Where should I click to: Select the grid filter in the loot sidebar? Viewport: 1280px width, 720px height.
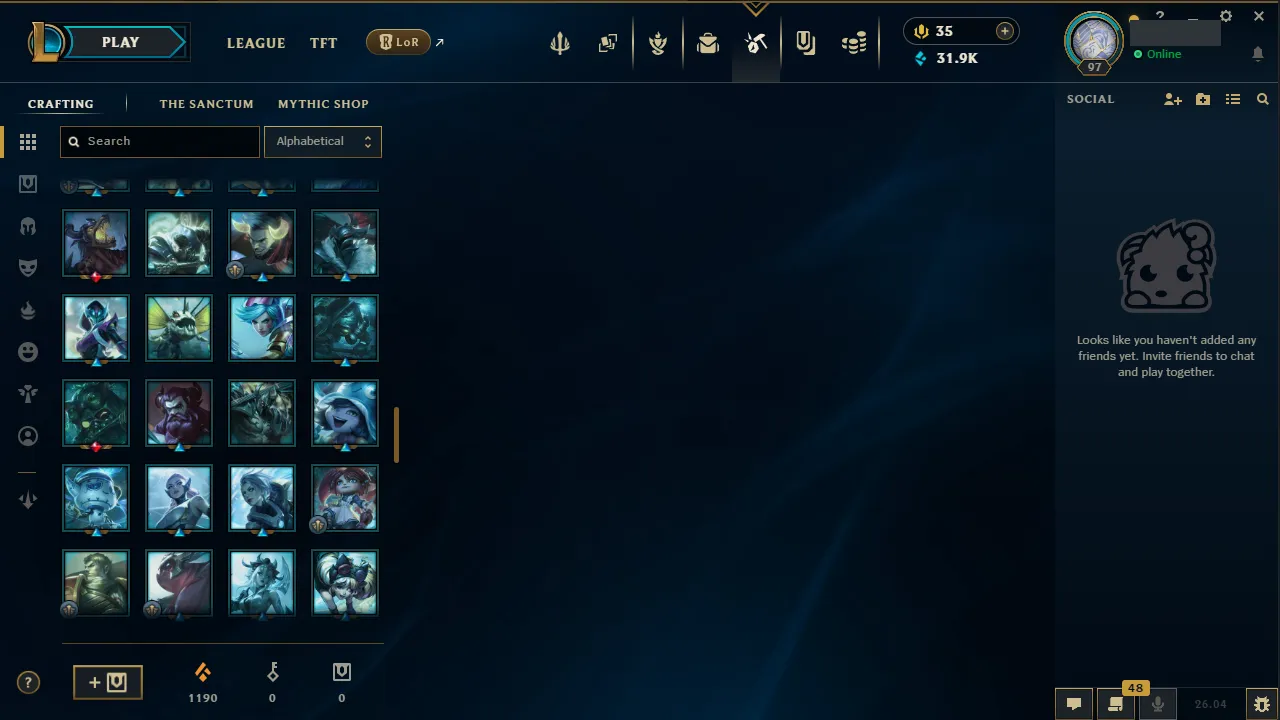(28, 142)
